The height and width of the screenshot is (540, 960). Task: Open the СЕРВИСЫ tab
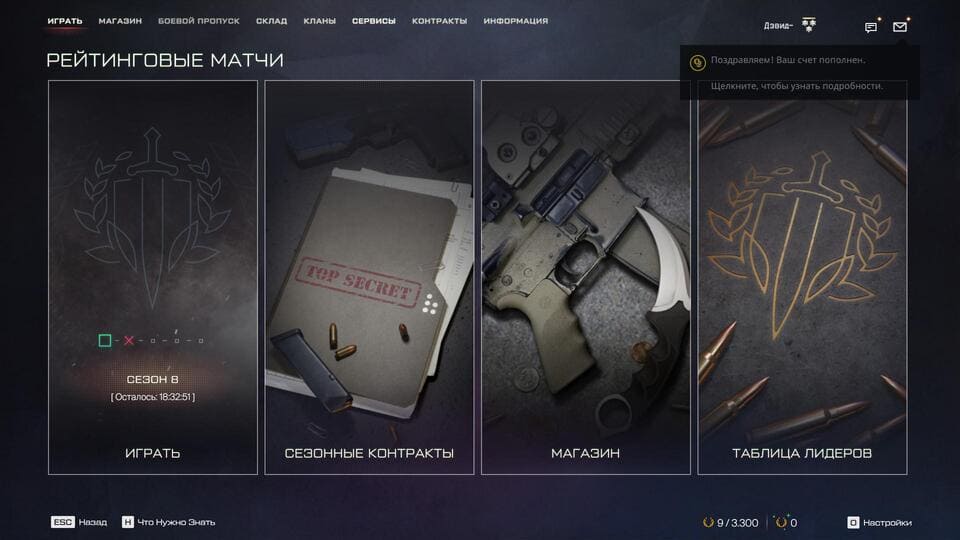pyautogui.click(x=374, y=21)
